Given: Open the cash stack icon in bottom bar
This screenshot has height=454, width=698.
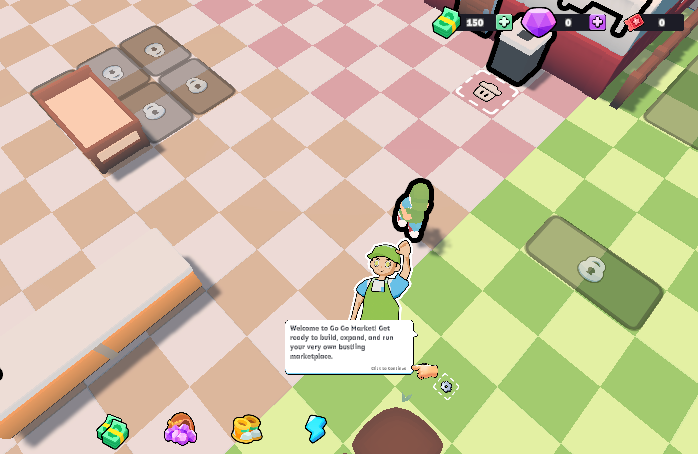Looking at the screenshot, I should (x=112, y=430).
